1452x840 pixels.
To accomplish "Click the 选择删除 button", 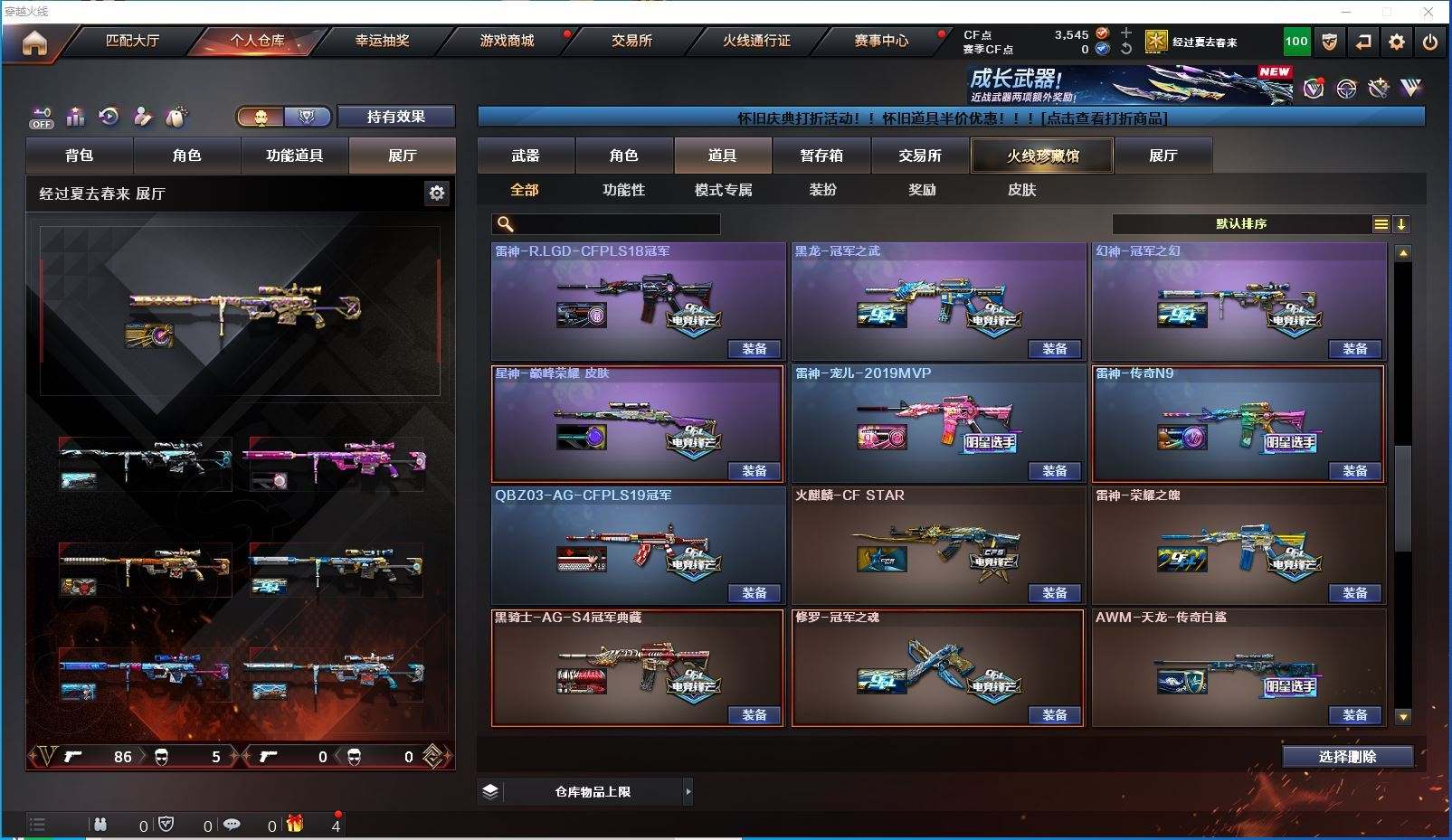I will click(x=1347, y=757).
